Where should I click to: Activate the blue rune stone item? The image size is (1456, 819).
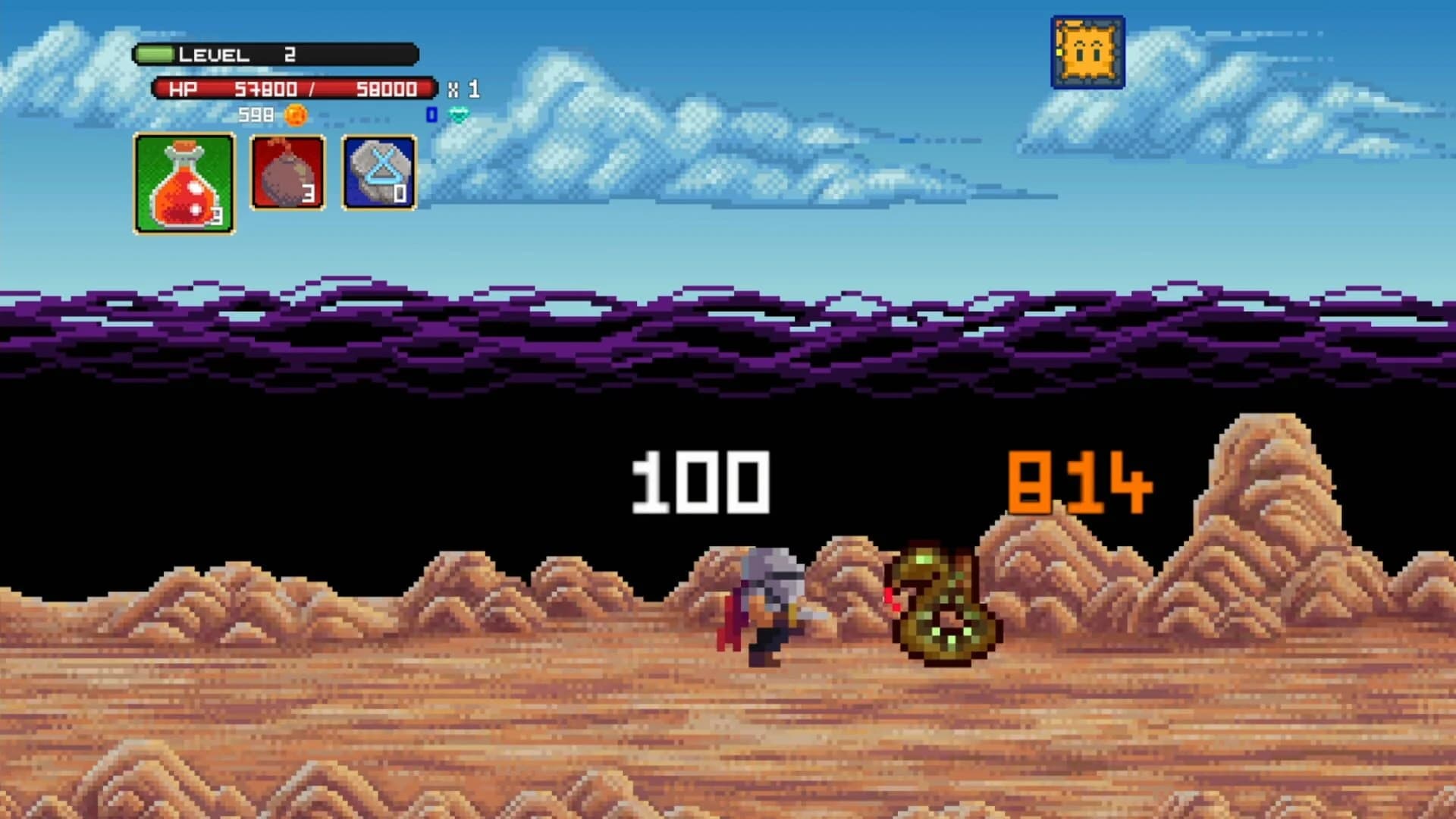pyautogui.click(x=378, y=173)
